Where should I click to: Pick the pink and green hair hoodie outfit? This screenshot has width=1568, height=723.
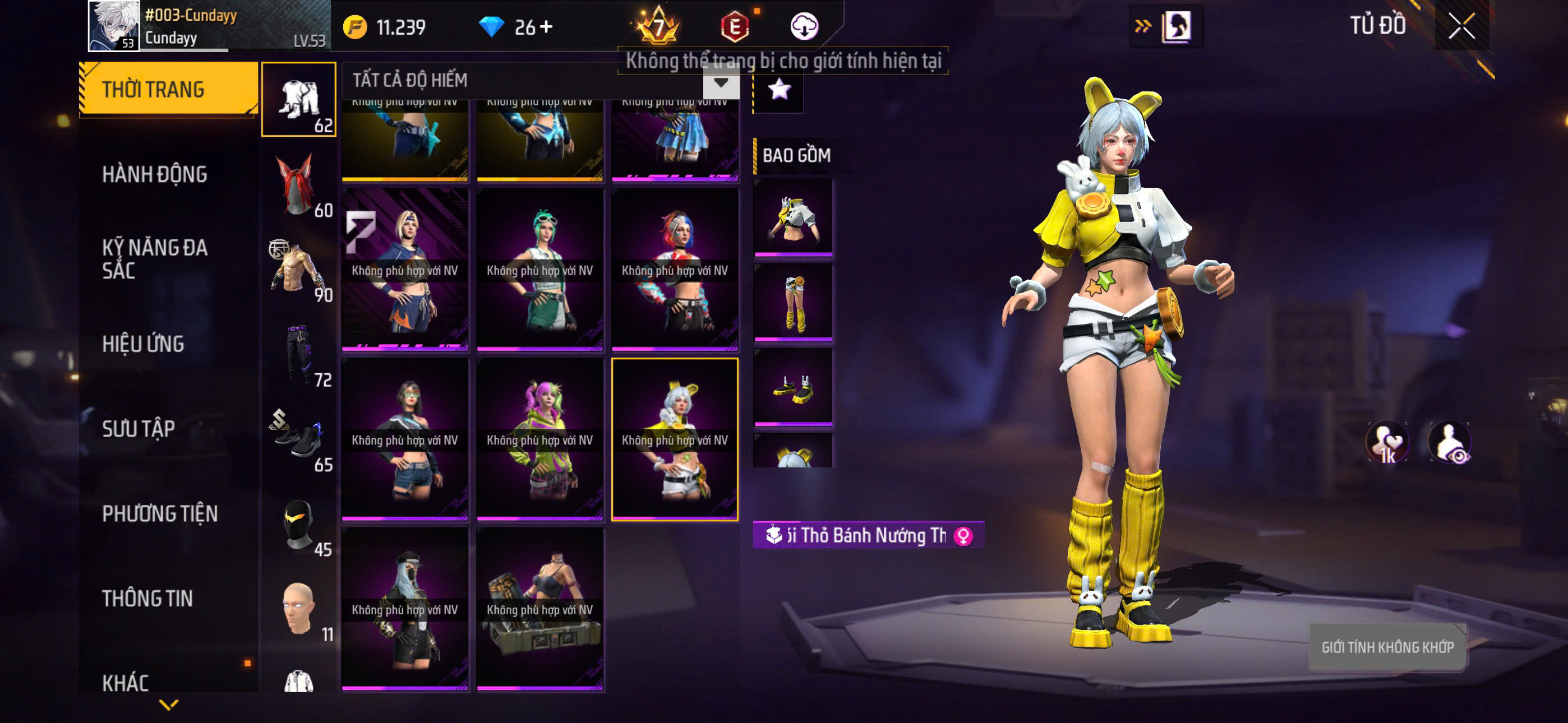539,439
